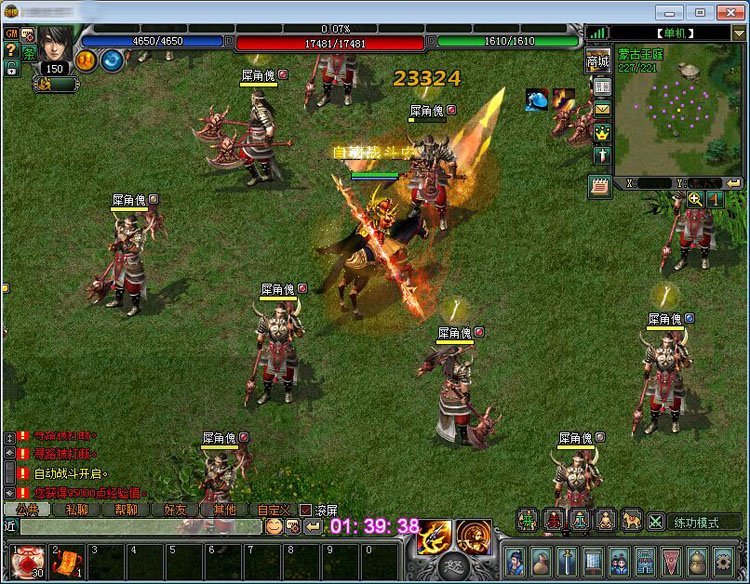The height and width of the screenshot is (584, 750).
Task: Switch to the 私聊 chat tab
Action: [x=78, y=509]
